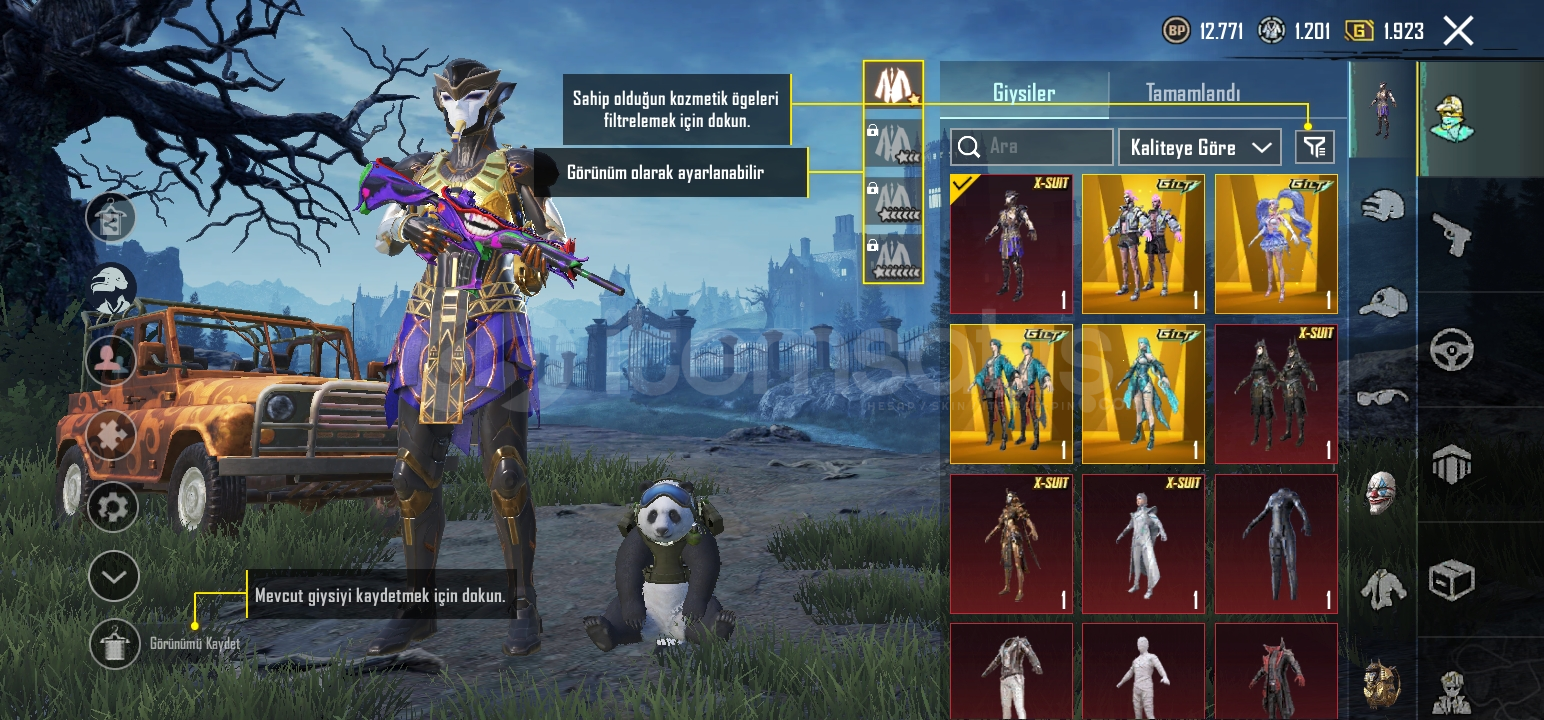Choose the equipped purple X-Suit outfit
Screen dimensions: 1544x720
pyautogui.click(x=1011, y=244)
